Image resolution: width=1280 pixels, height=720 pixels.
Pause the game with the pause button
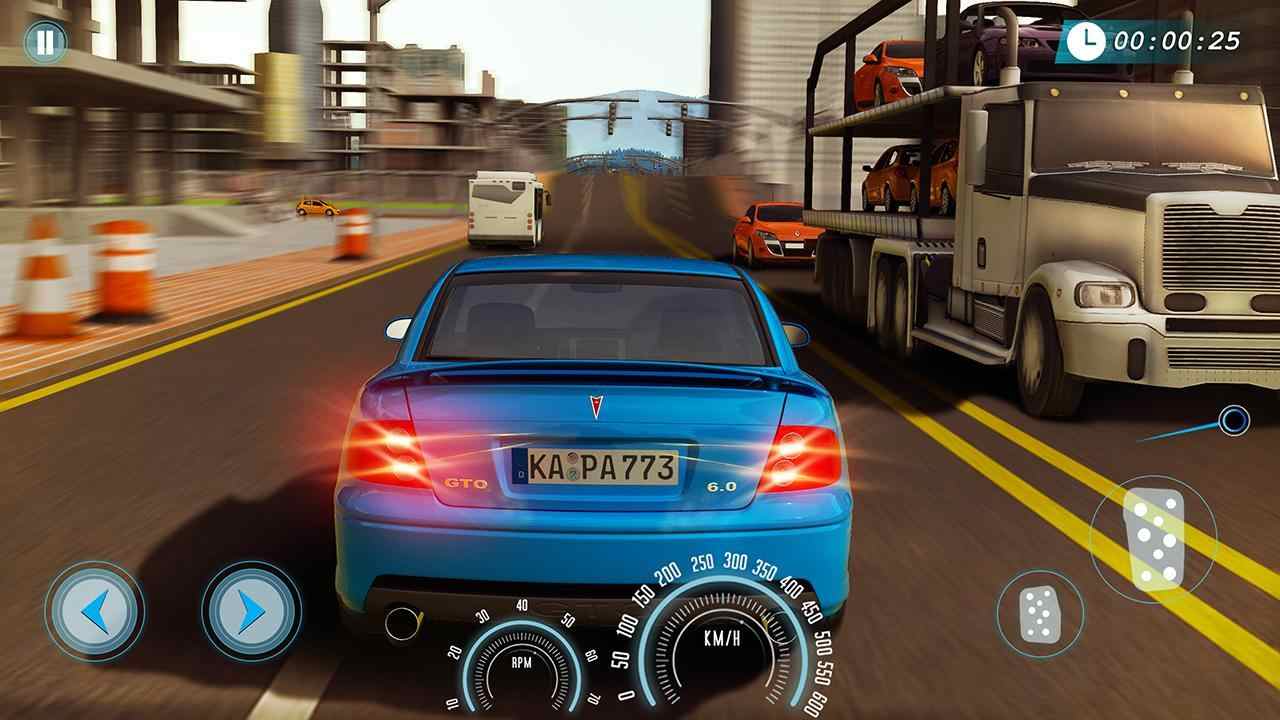point(45,42)
